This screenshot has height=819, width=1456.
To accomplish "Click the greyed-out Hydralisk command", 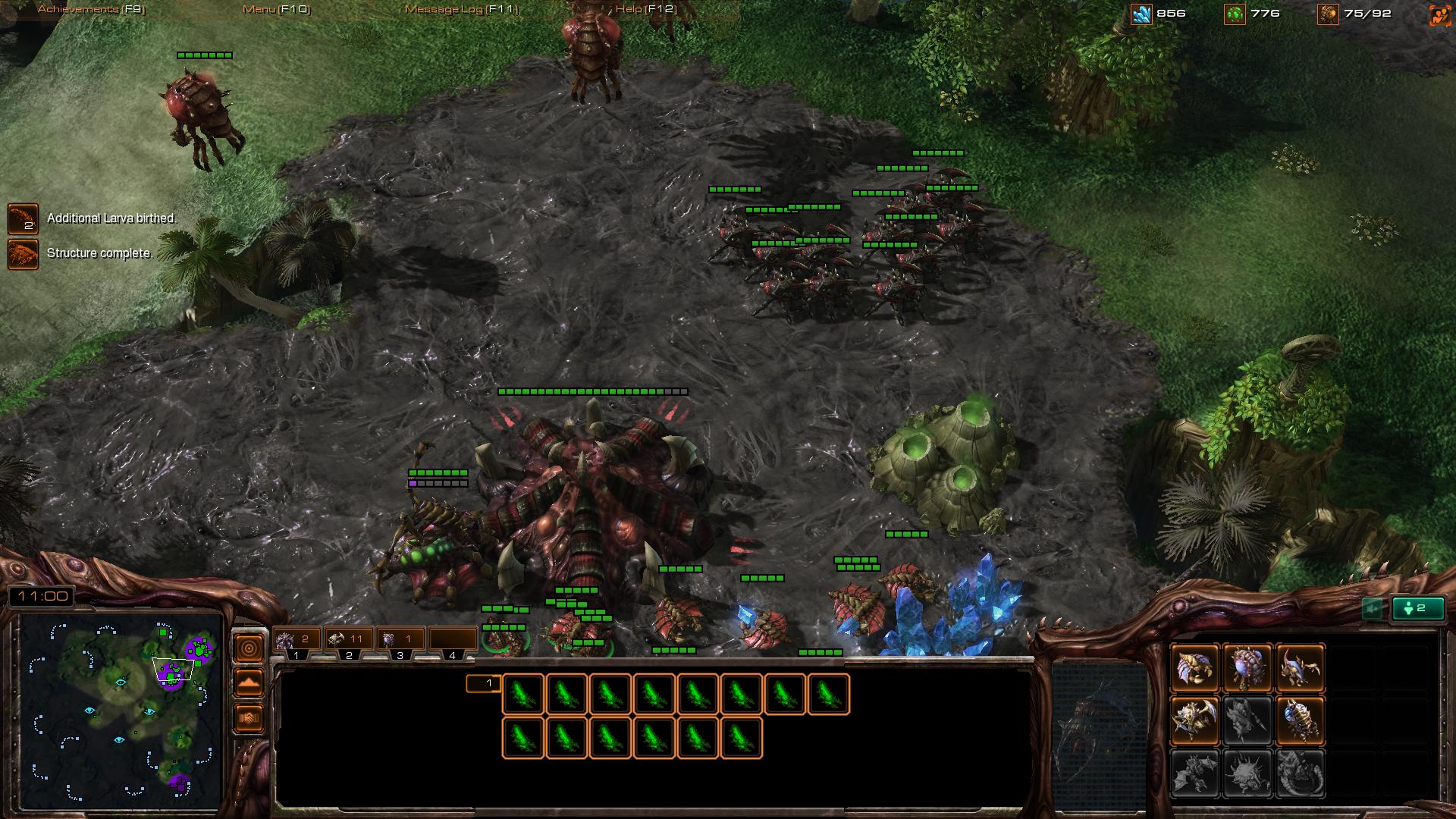I will click(1247, 720).
